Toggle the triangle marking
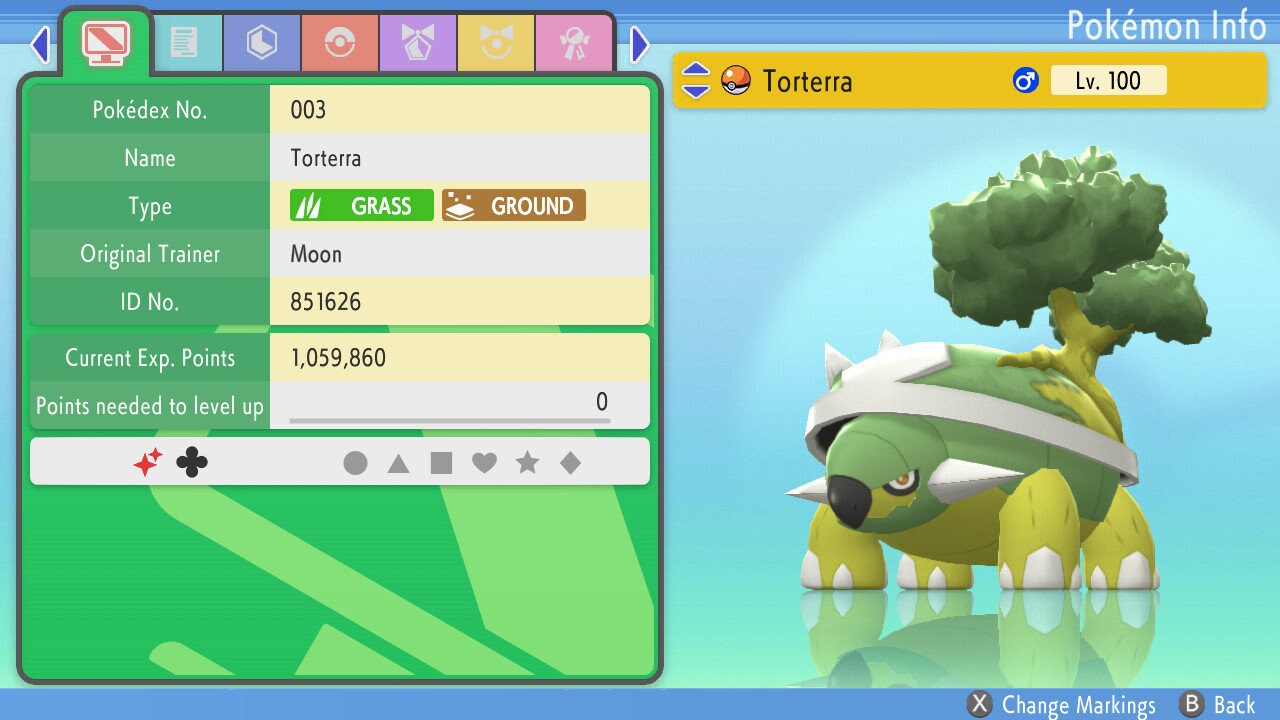 pyautogui.click(x=398, y=463)
